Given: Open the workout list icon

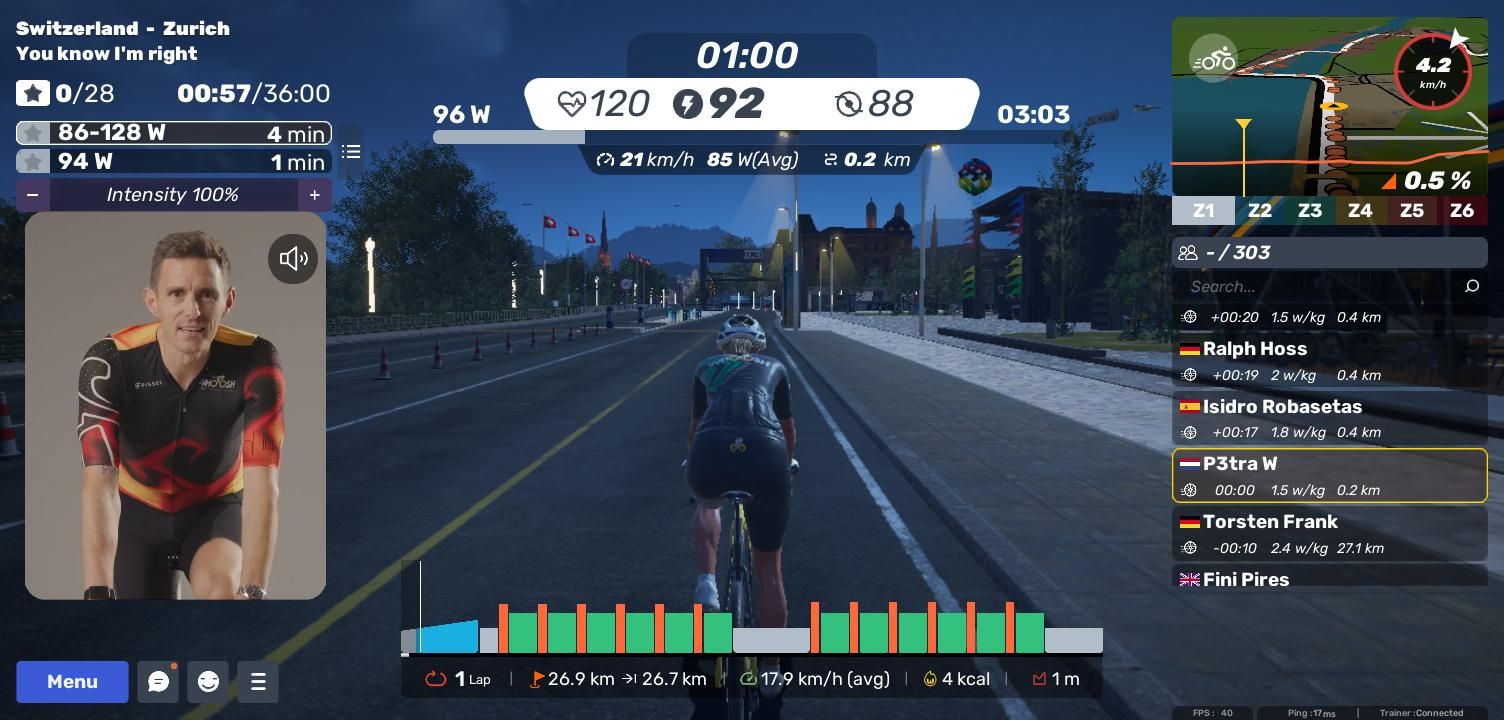Looking at the screenshot, I should pyautogui.click(x=351, y=152).
